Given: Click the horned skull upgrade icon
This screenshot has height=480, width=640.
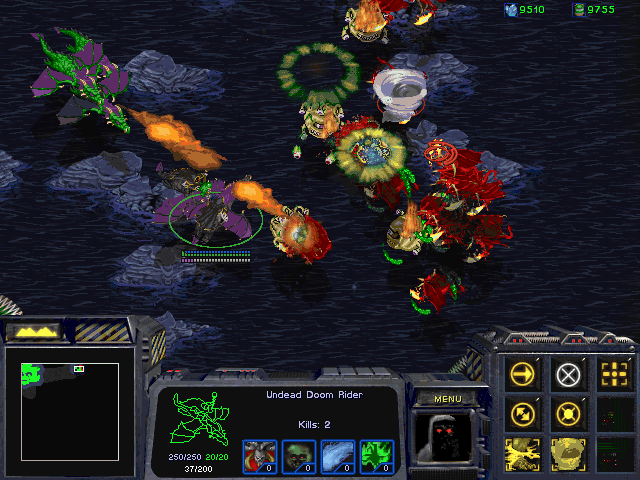Looking at the screenshot, I should coord(259,456).
